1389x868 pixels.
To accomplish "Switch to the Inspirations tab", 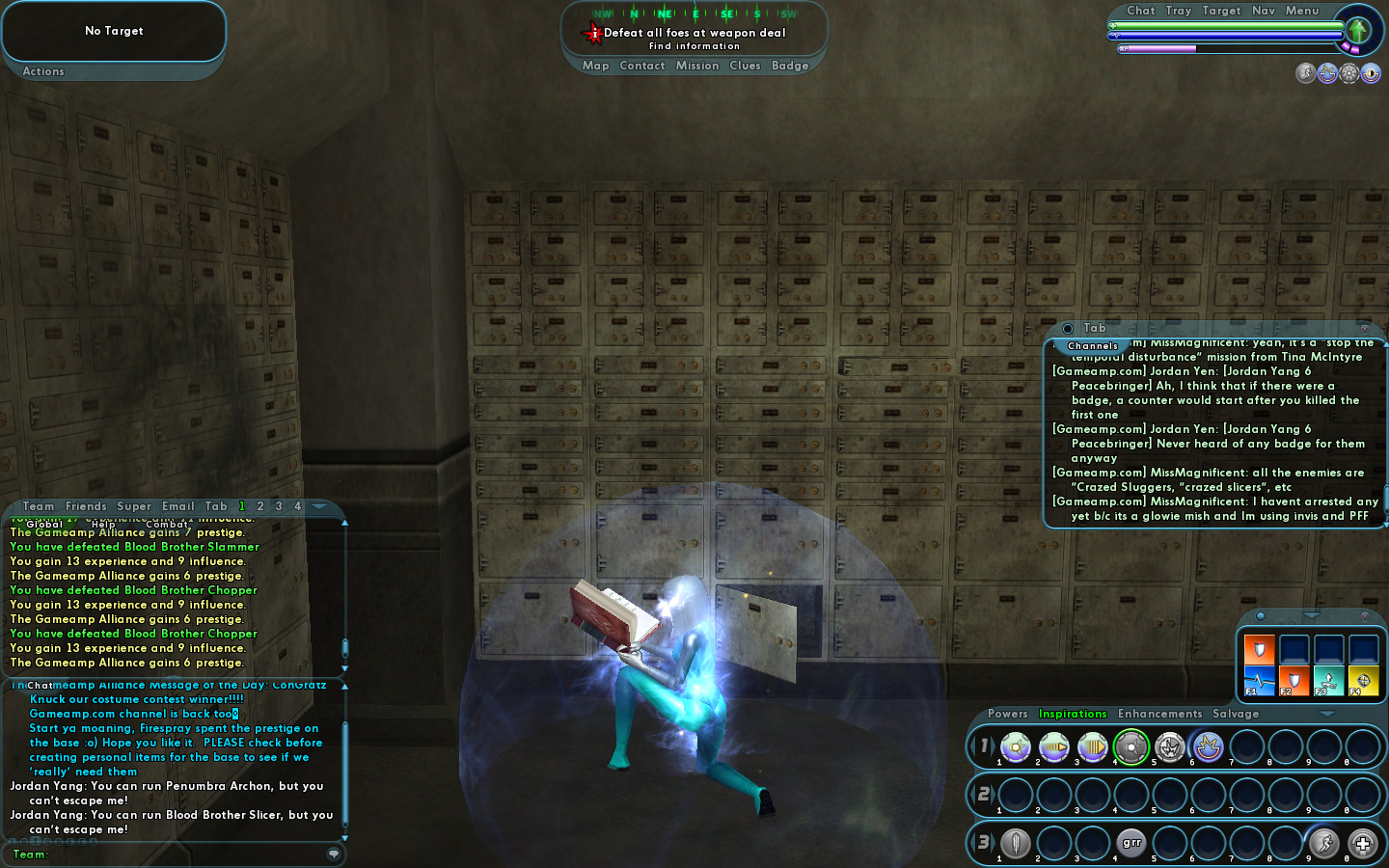I will coord(1072,714).
